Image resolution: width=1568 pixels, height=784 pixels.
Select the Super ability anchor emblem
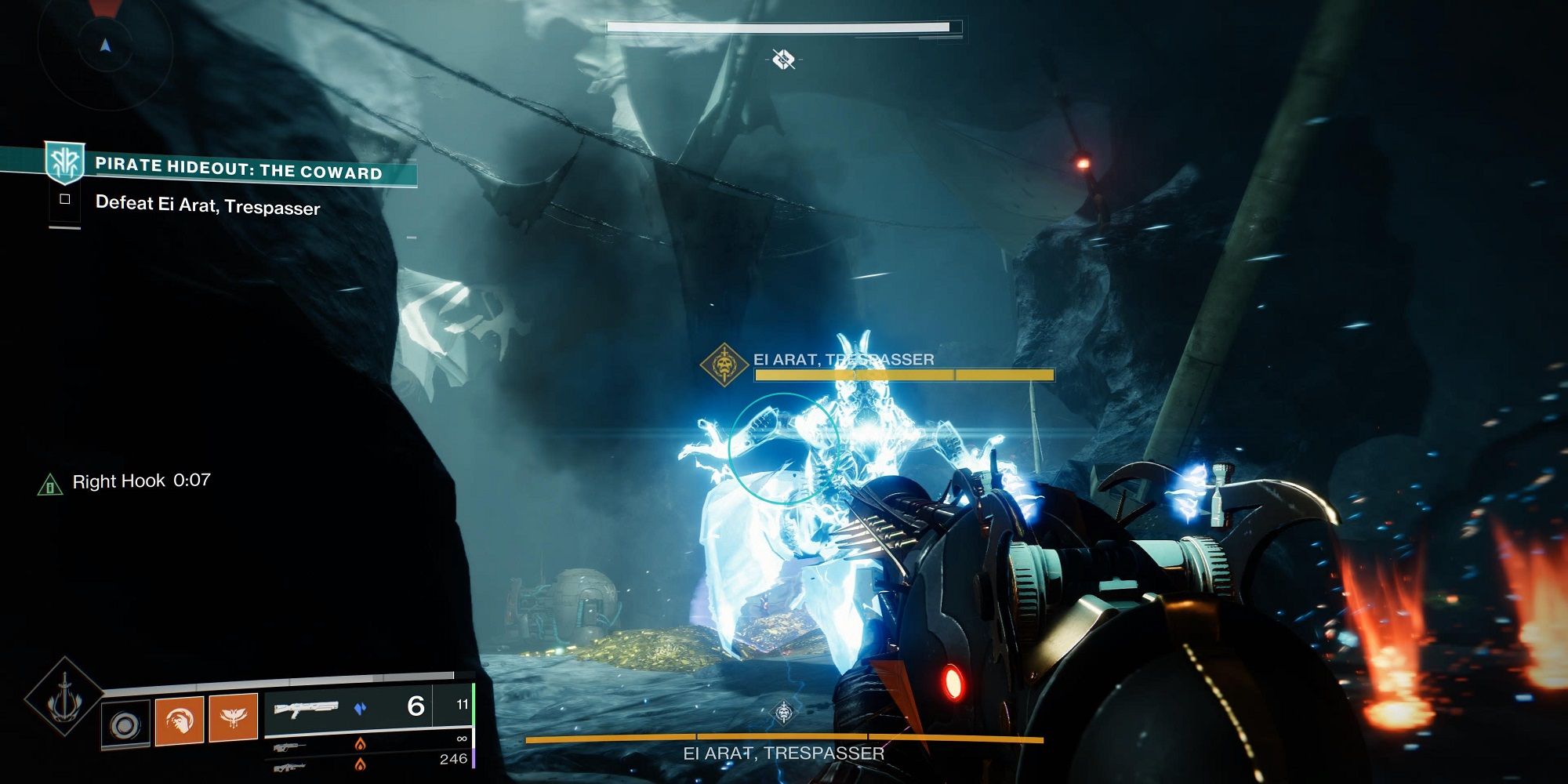[63, 702]
